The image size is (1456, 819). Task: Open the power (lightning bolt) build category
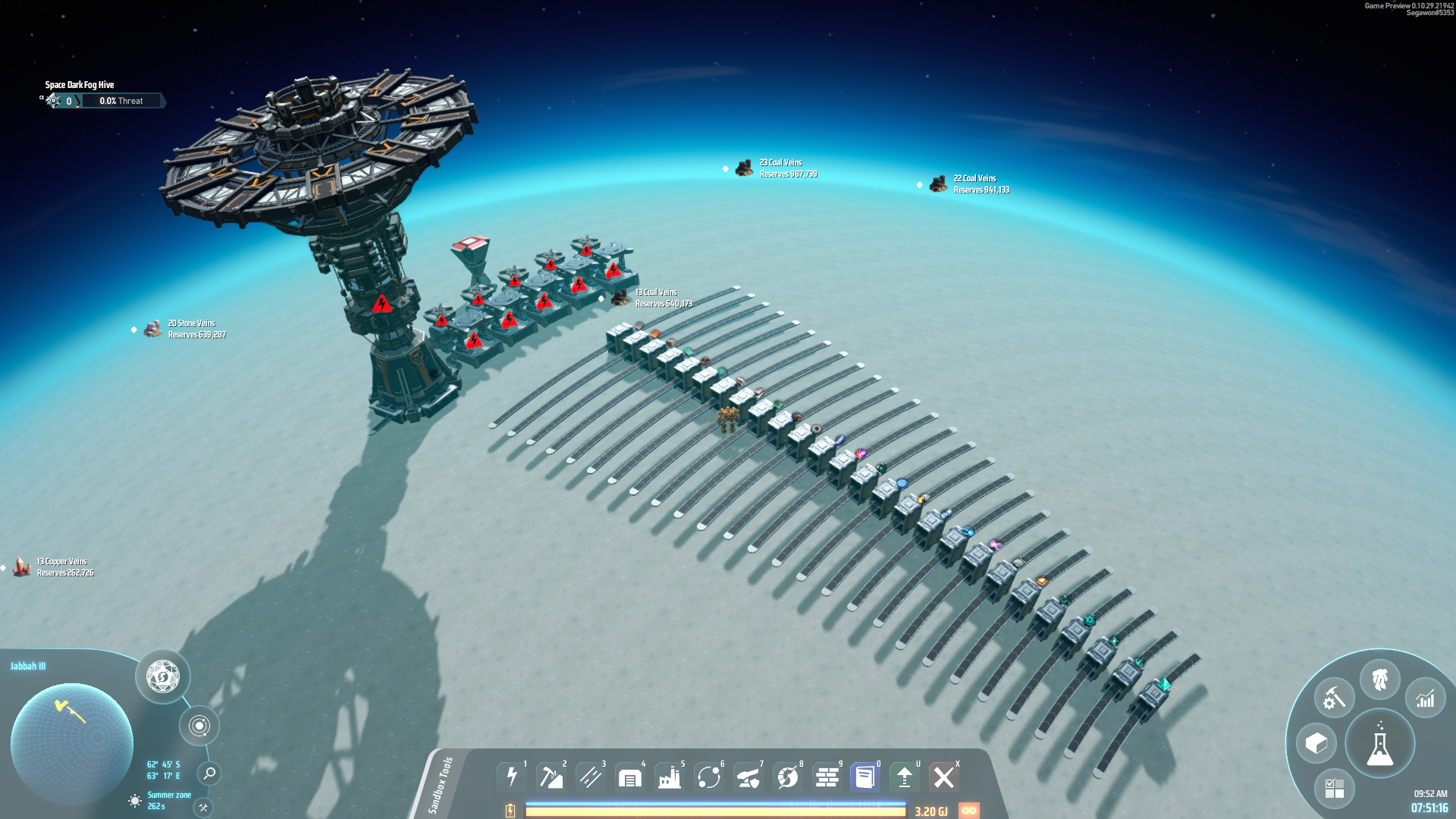click(x=512, y=777)
